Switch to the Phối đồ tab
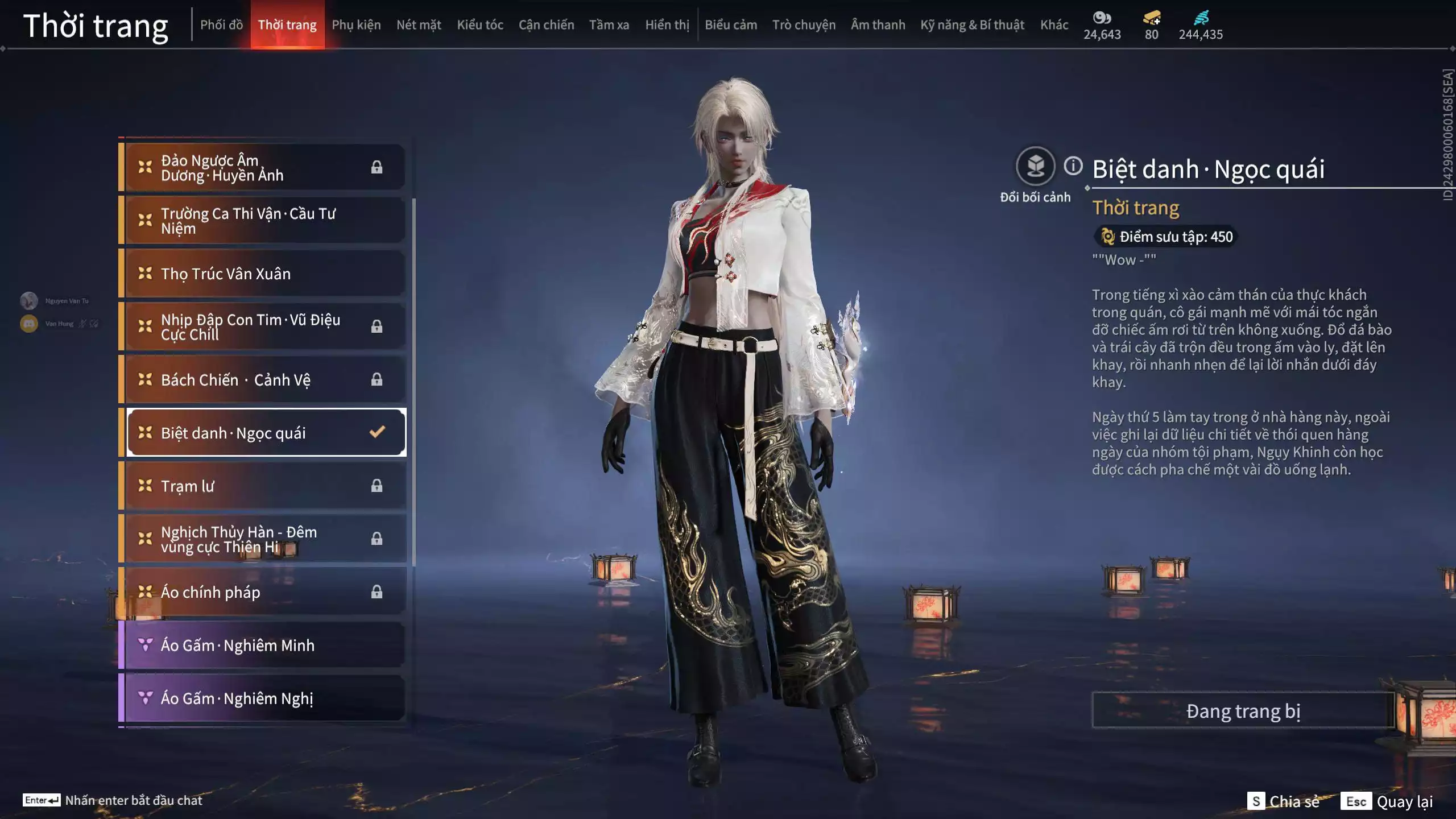The height and width of the screenshot is (819, 1456). click(221, 25)
